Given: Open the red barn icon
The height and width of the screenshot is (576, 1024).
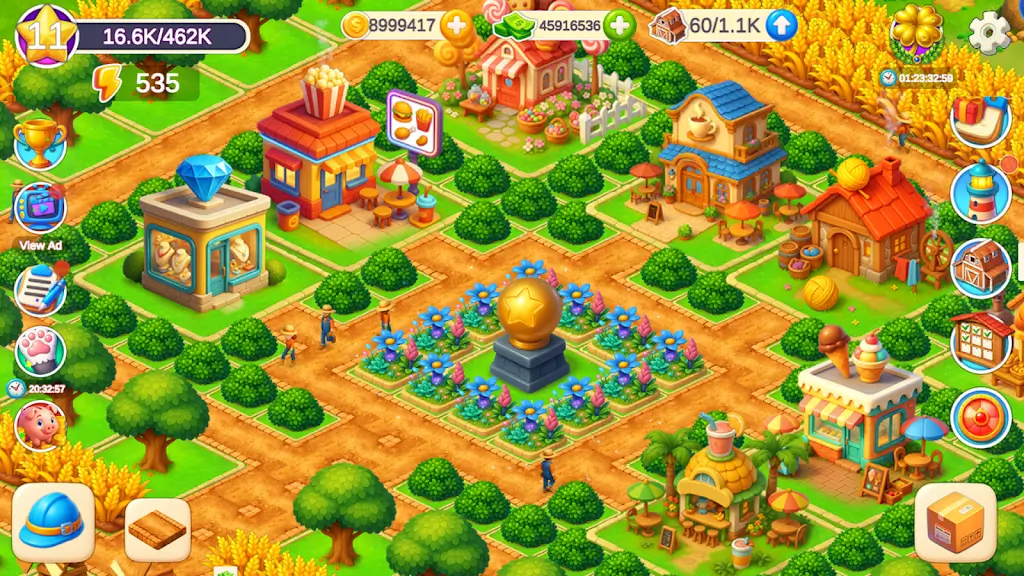Looking at the screenshot, I should click(x=980, y=267).
